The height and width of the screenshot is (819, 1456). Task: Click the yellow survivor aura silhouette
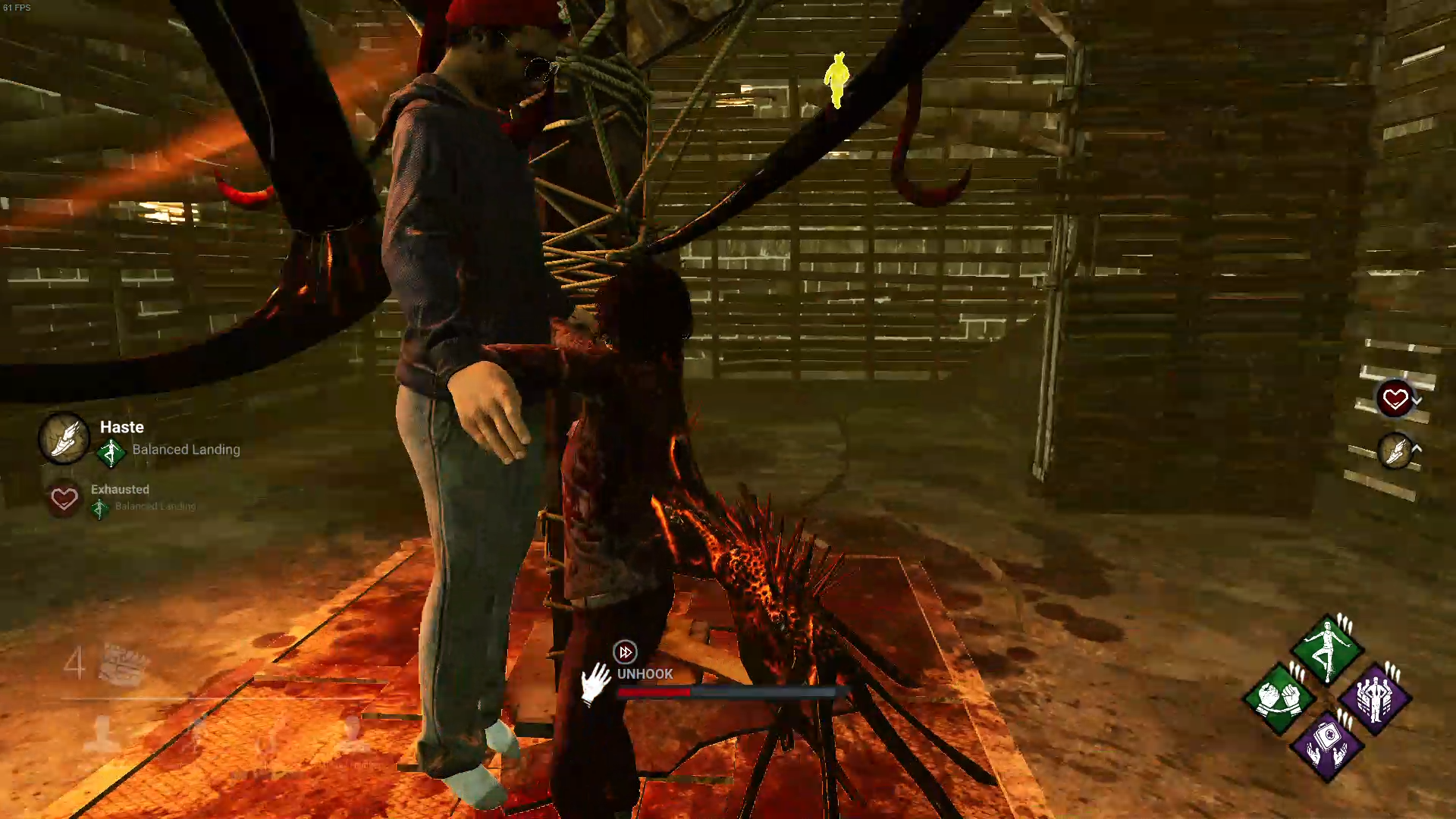click(x=836, y=80)
